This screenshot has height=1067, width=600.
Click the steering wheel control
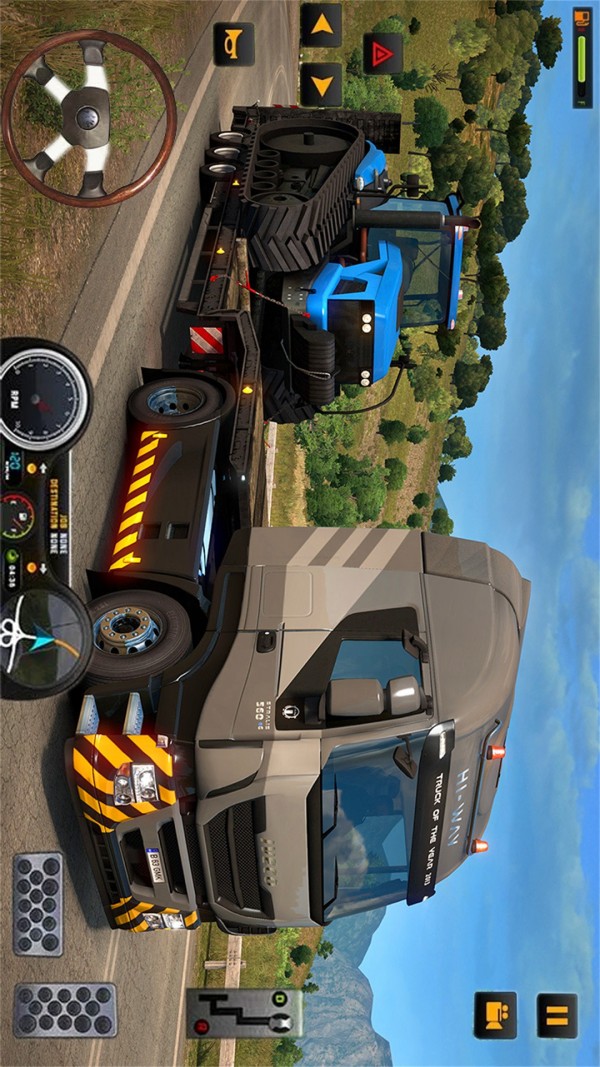coord(89,118)
